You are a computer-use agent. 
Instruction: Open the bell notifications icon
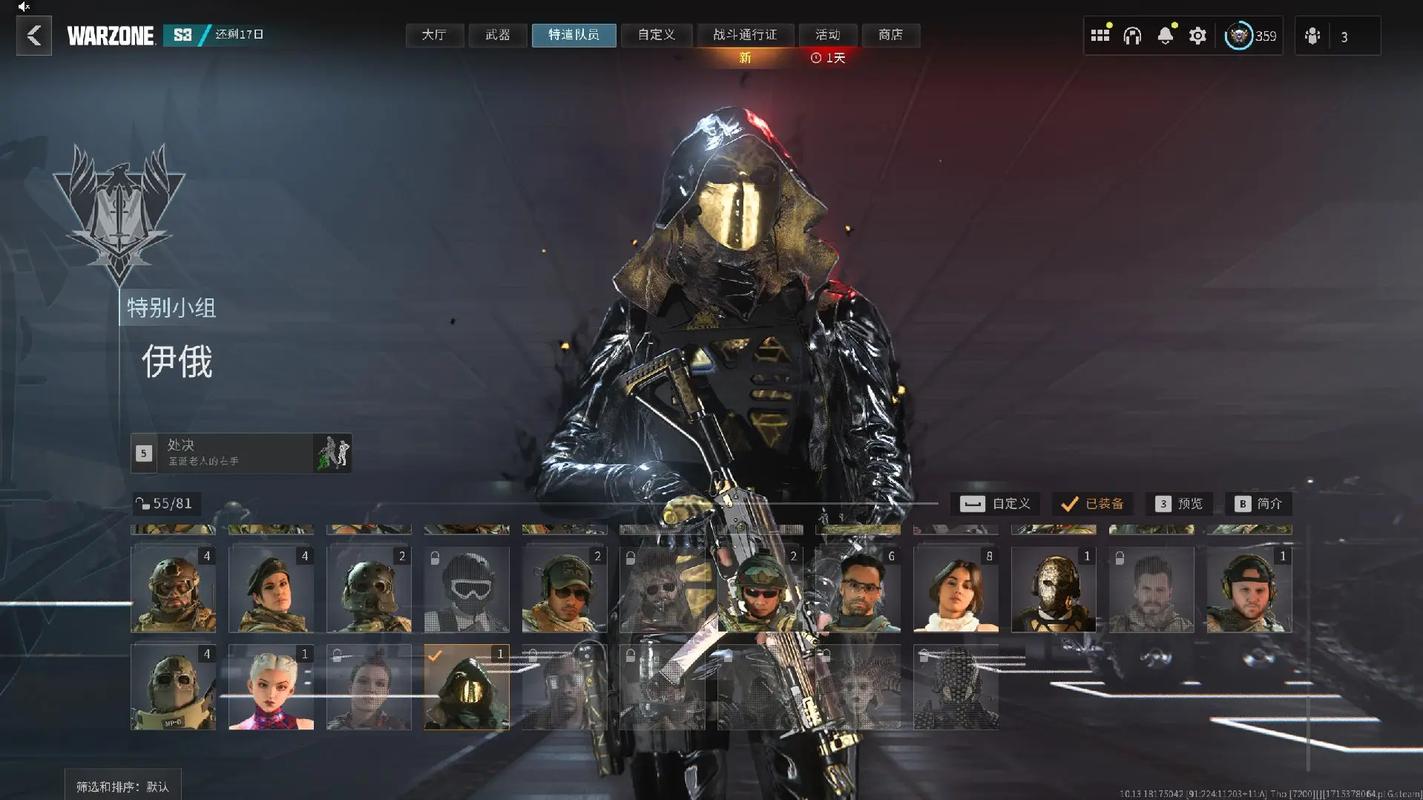coord(1165,36)
